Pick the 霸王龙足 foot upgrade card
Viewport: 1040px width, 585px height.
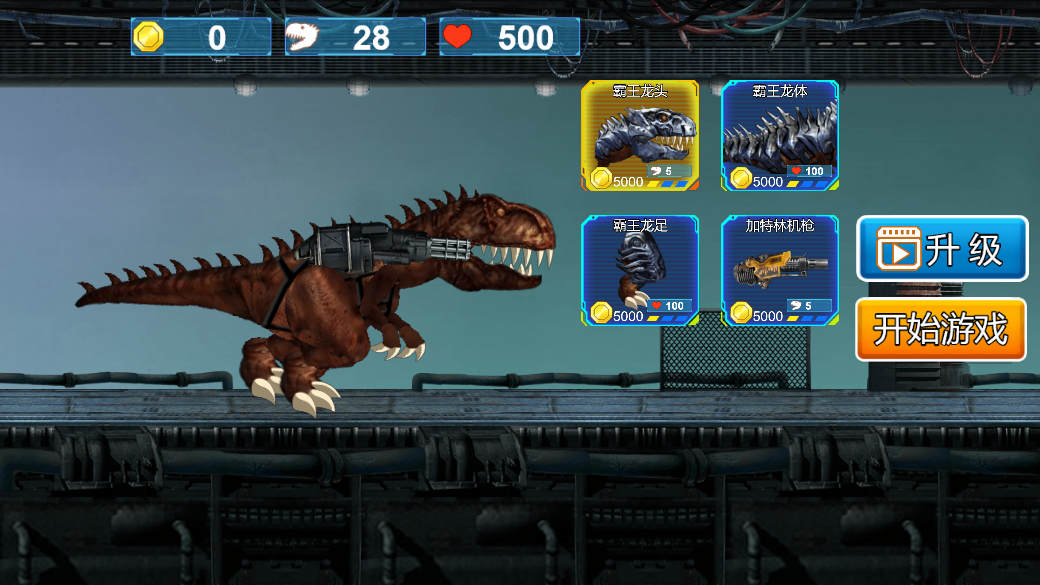point(640,271)
